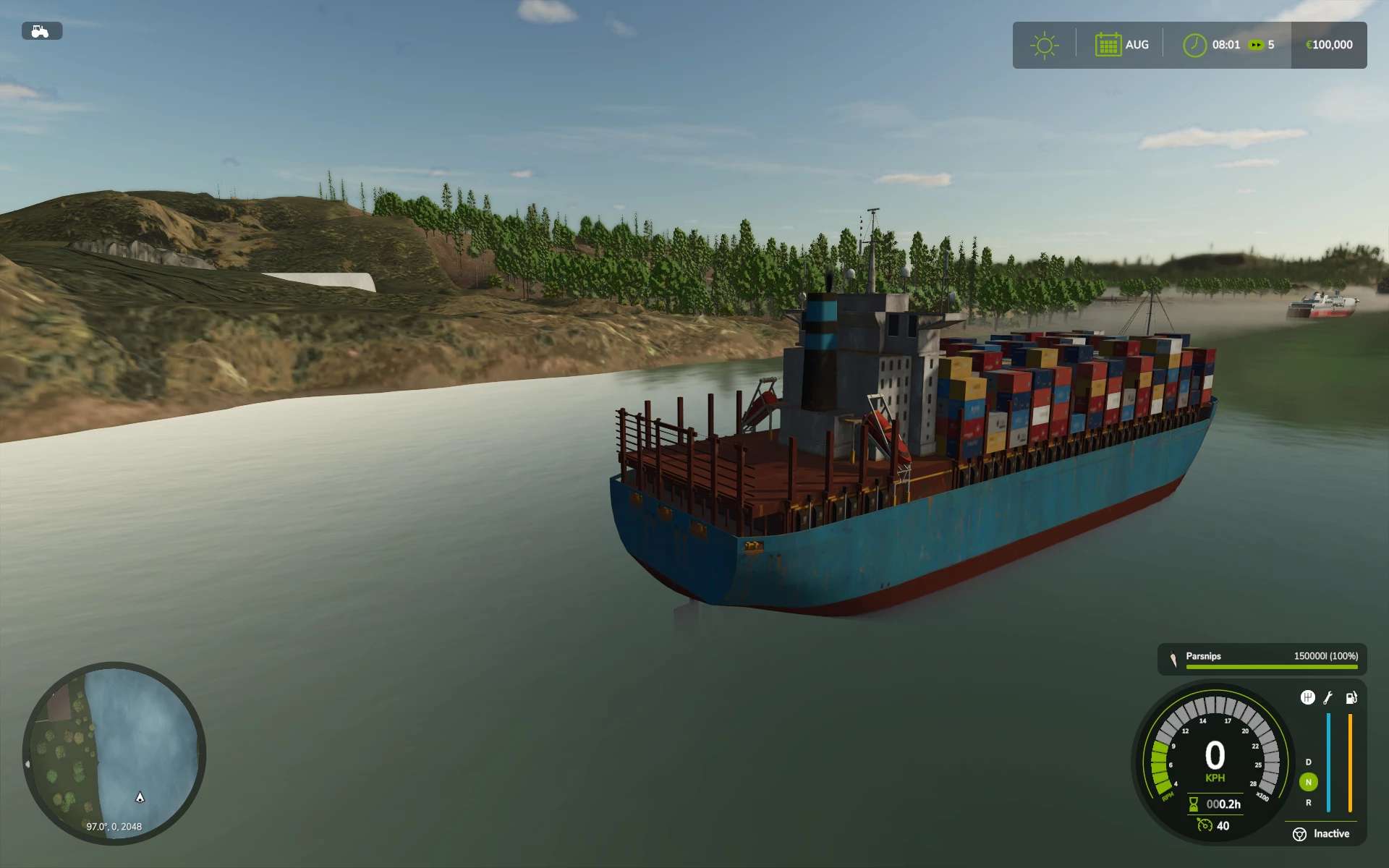The height and width of the screenshot is (868, 1389).
Task: Select the green clock icon
Action: 1194,45
